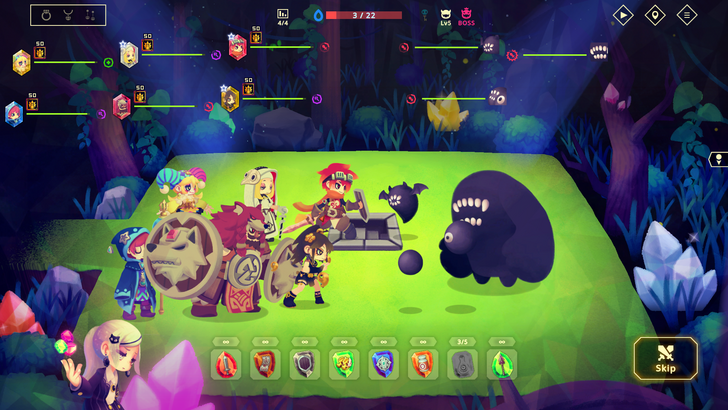Select the blue-hooded hero portrait
728x410 pixels.
point(13,113)
